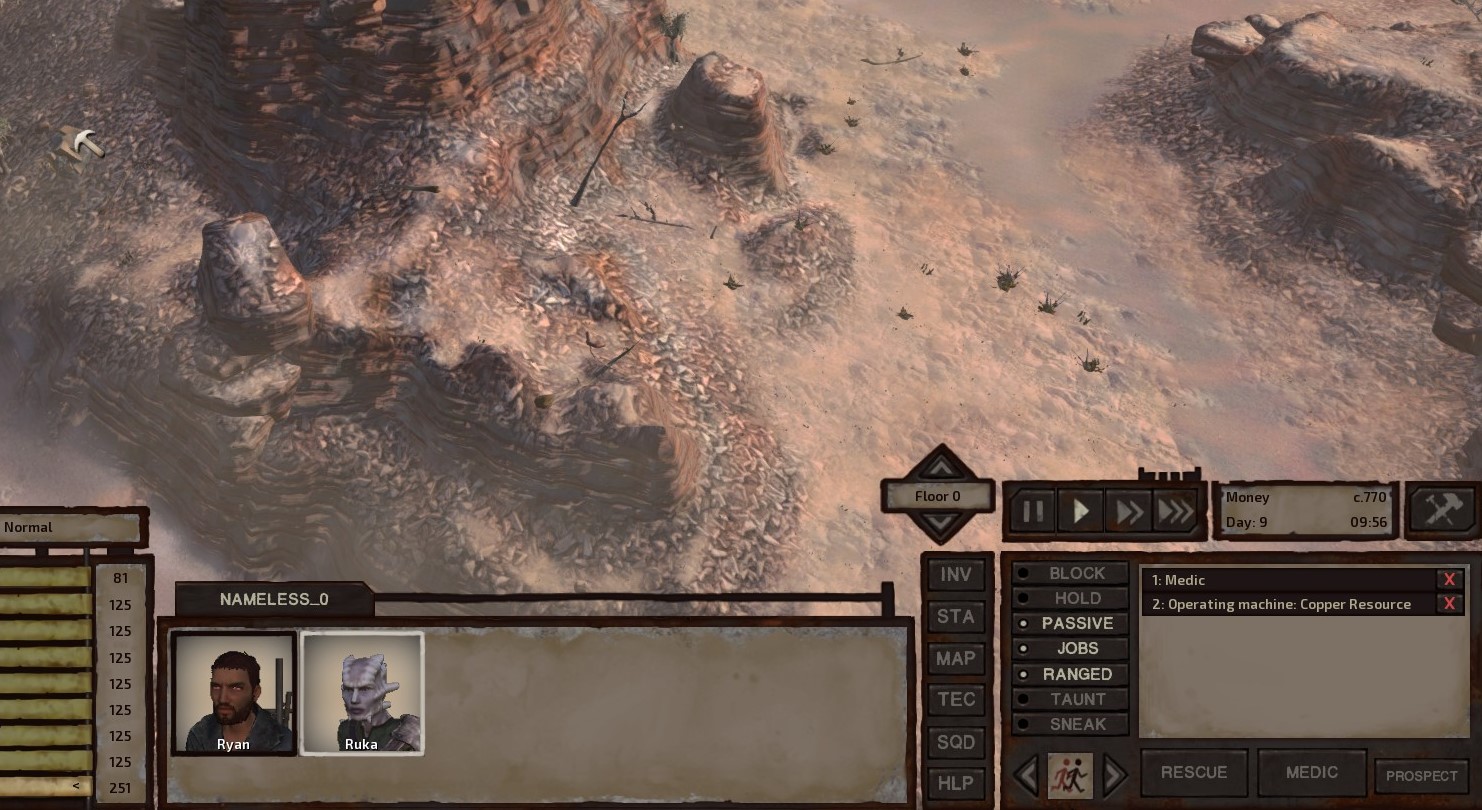
Task: Open the TEC research panel
Action: [956, 700]
